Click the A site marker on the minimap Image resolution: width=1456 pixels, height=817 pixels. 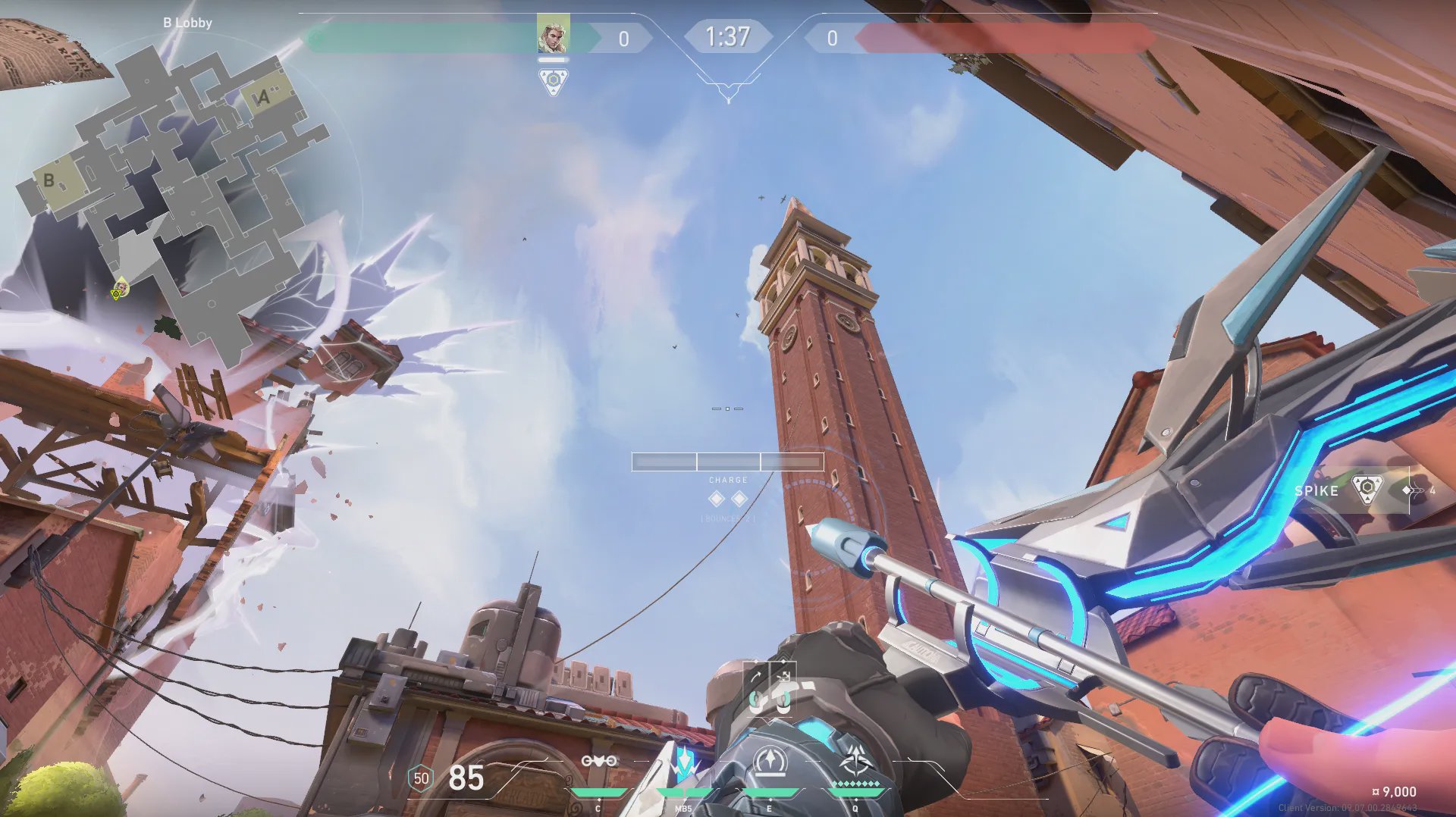[263, 97]
